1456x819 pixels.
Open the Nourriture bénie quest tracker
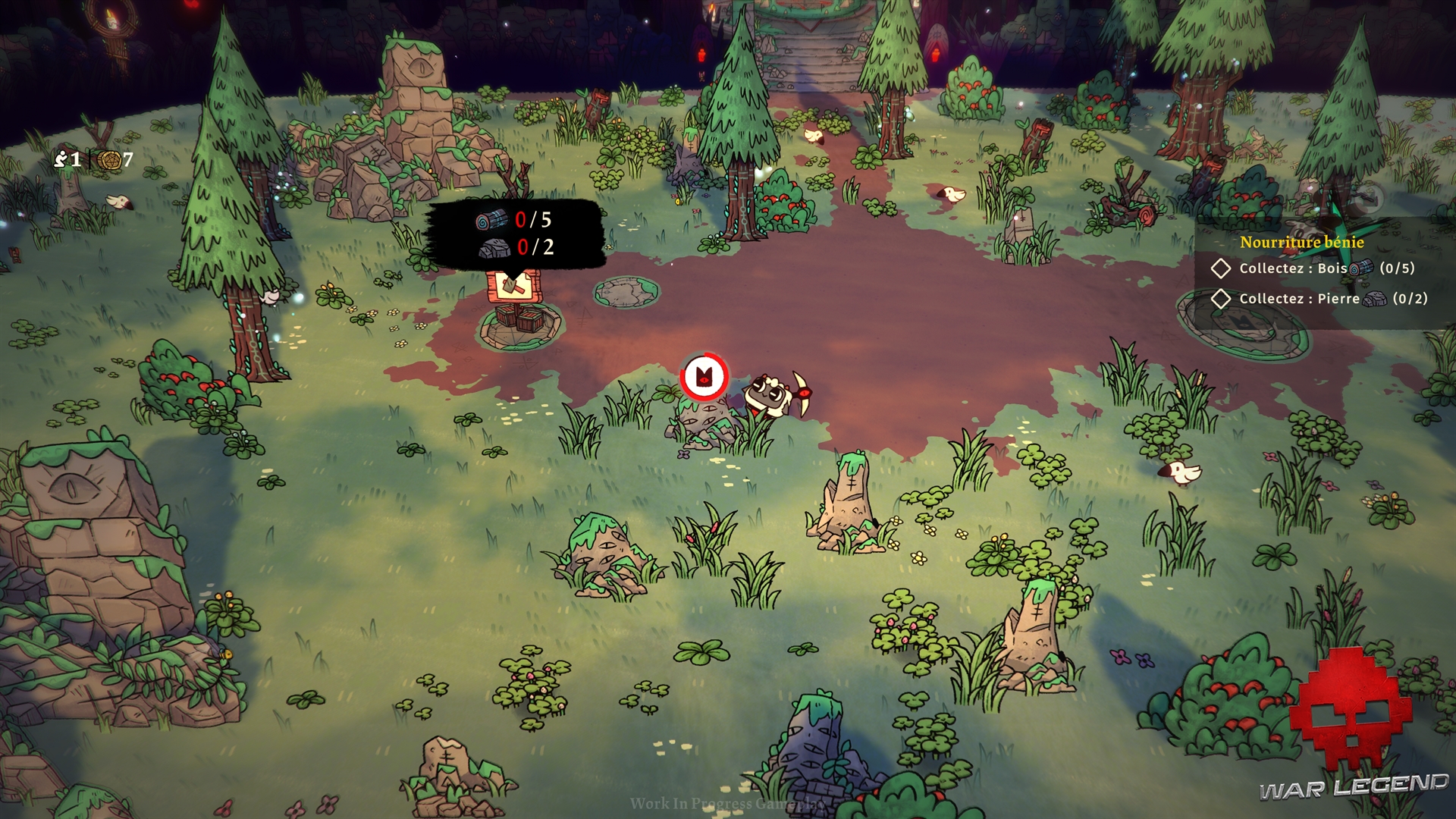(1301, 242)
